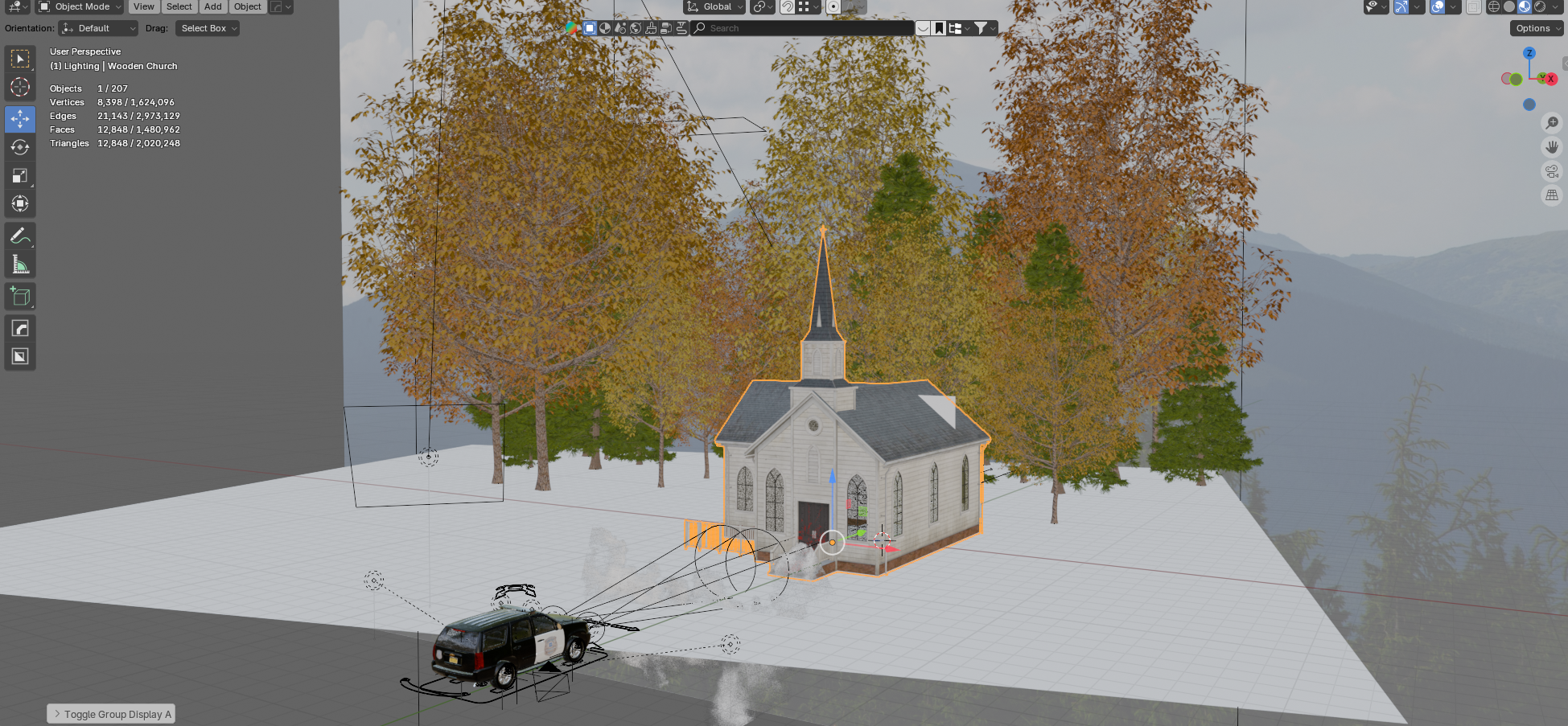
Task: Open the View menu
Action: (x=144, y=6)
